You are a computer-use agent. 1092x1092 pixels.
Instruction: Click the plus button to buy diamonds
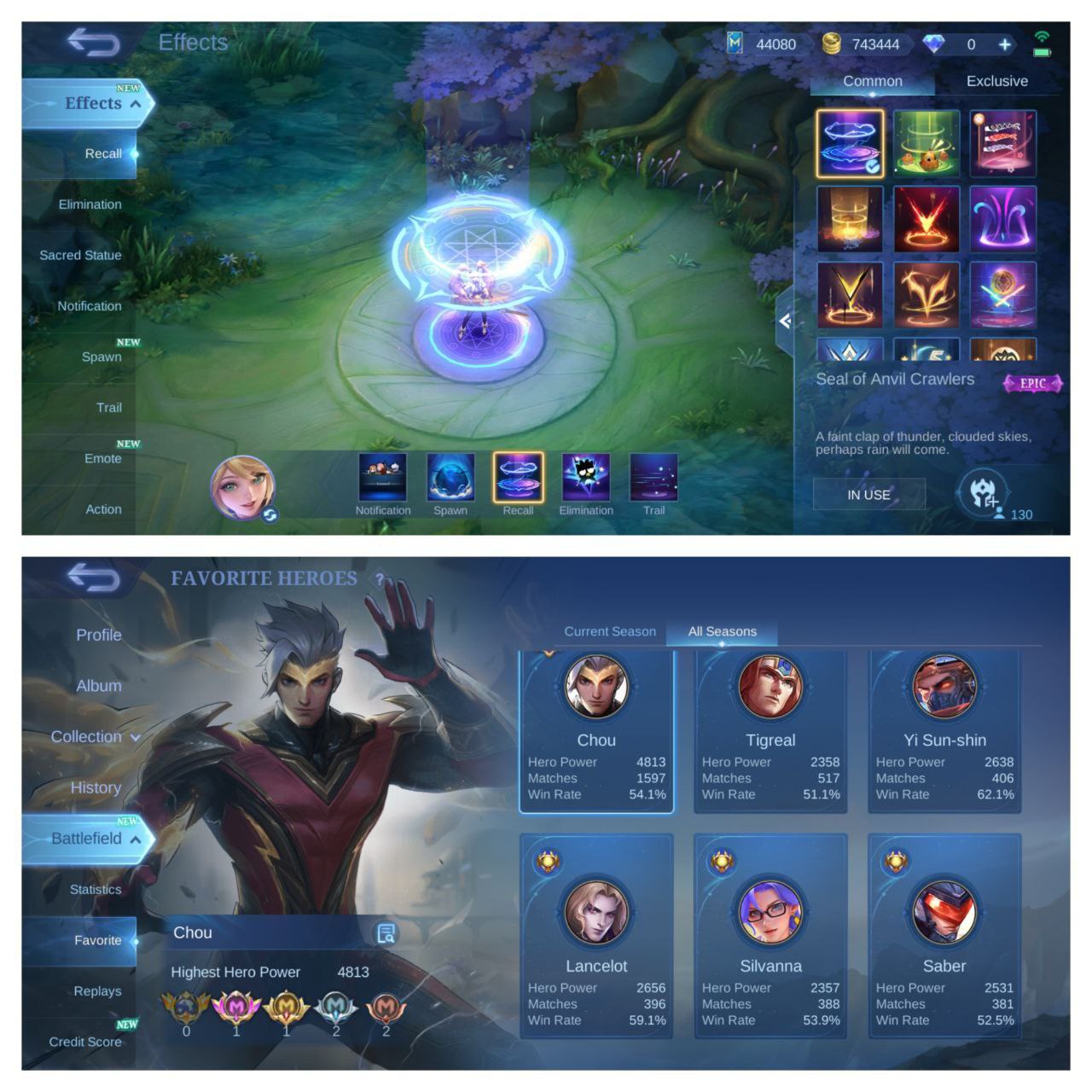click(1005, 44)
